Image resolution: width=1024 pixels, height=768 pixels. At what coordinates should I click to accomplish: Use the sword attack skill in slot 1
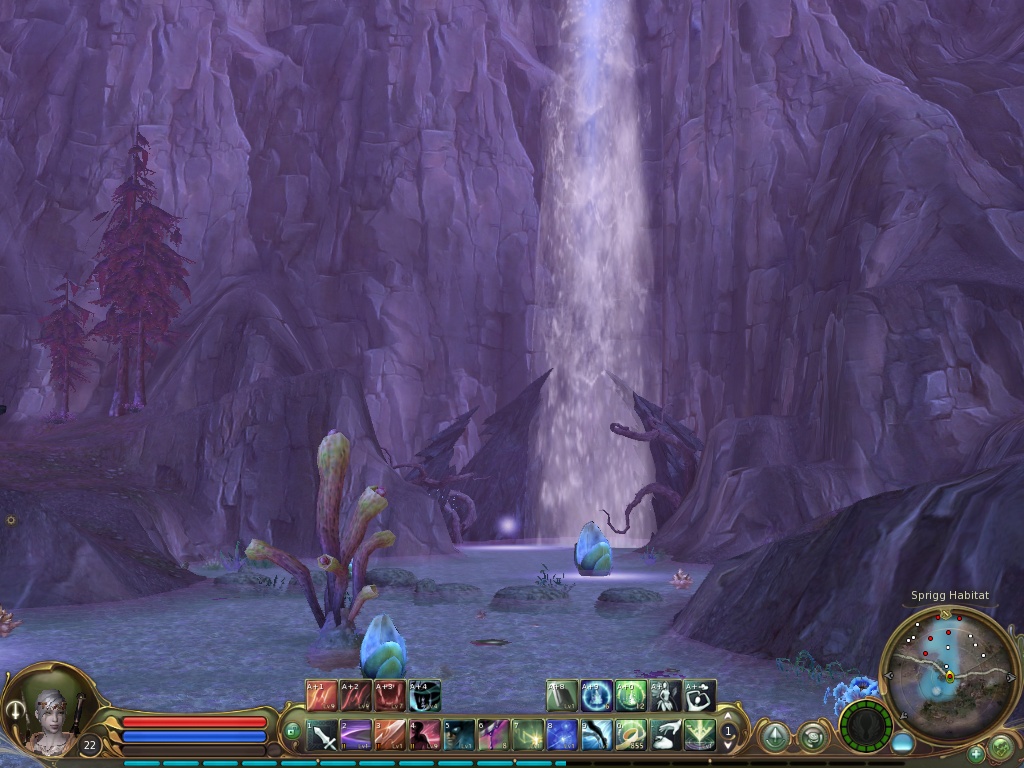pos(321,735)
